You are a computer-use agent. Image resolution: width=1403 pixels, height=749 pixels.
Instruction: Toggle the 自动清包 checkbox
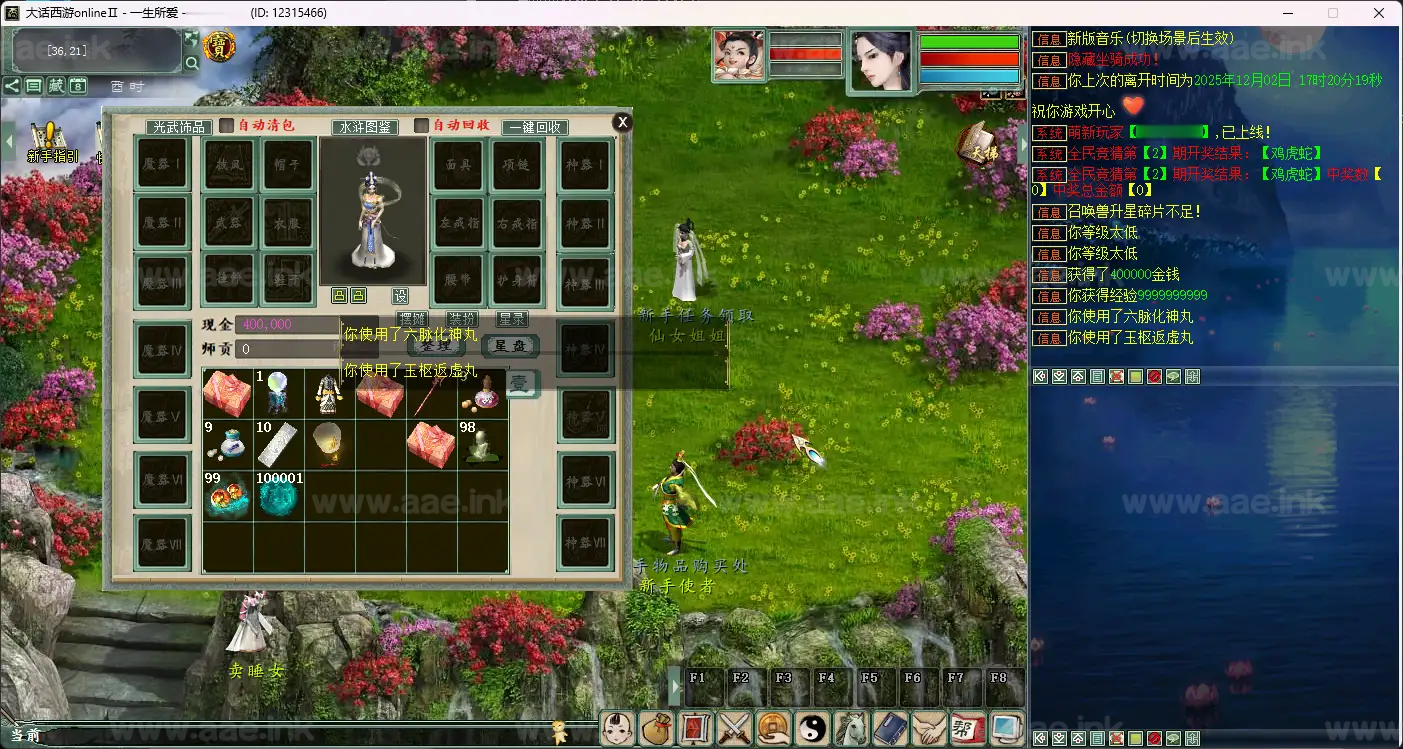pos(227,126)
